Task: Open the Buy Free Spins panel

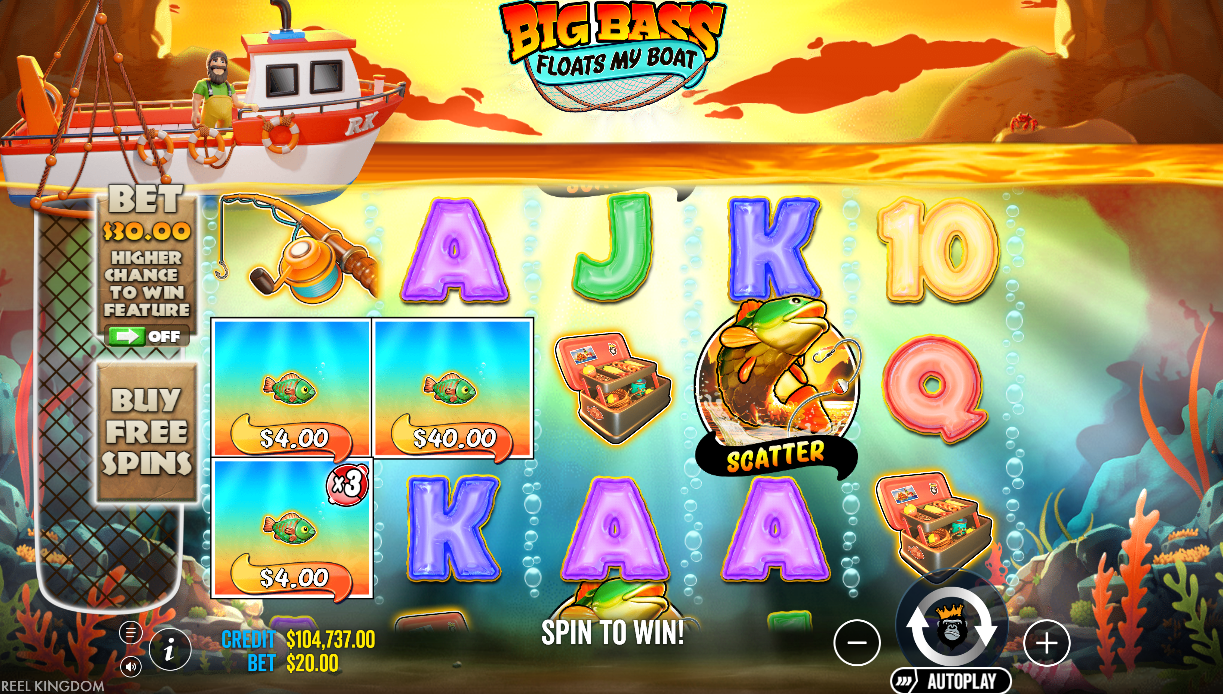Action: pyautogui.click(x=147, y=432)
